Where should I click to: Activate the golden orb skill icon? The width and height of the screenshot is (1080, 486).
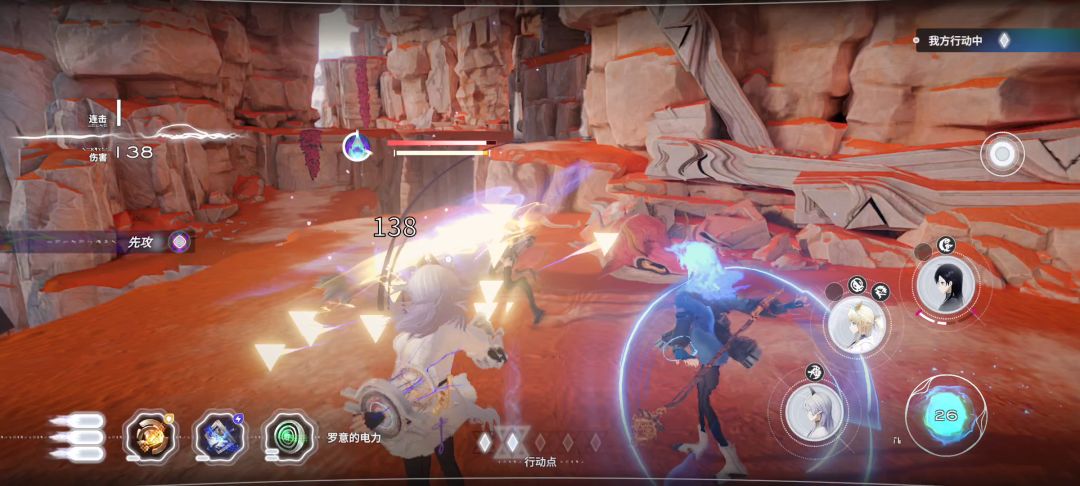tap(151, 436)
